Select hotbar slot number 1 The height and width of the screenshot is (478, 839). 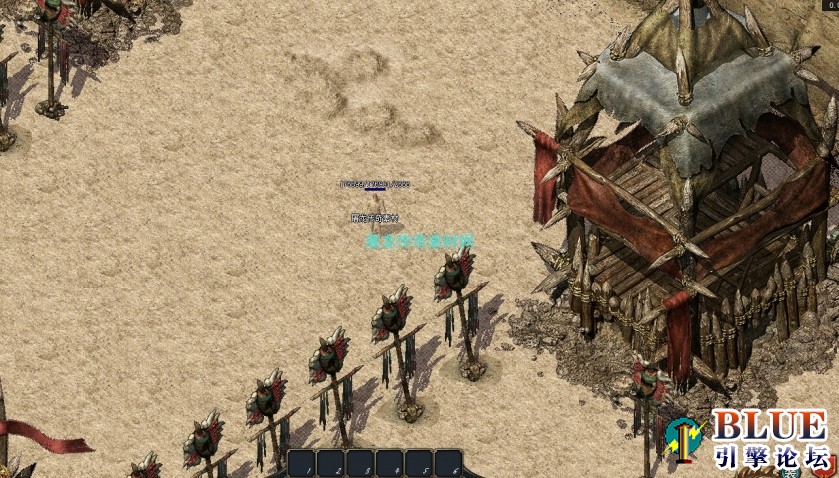304,464
